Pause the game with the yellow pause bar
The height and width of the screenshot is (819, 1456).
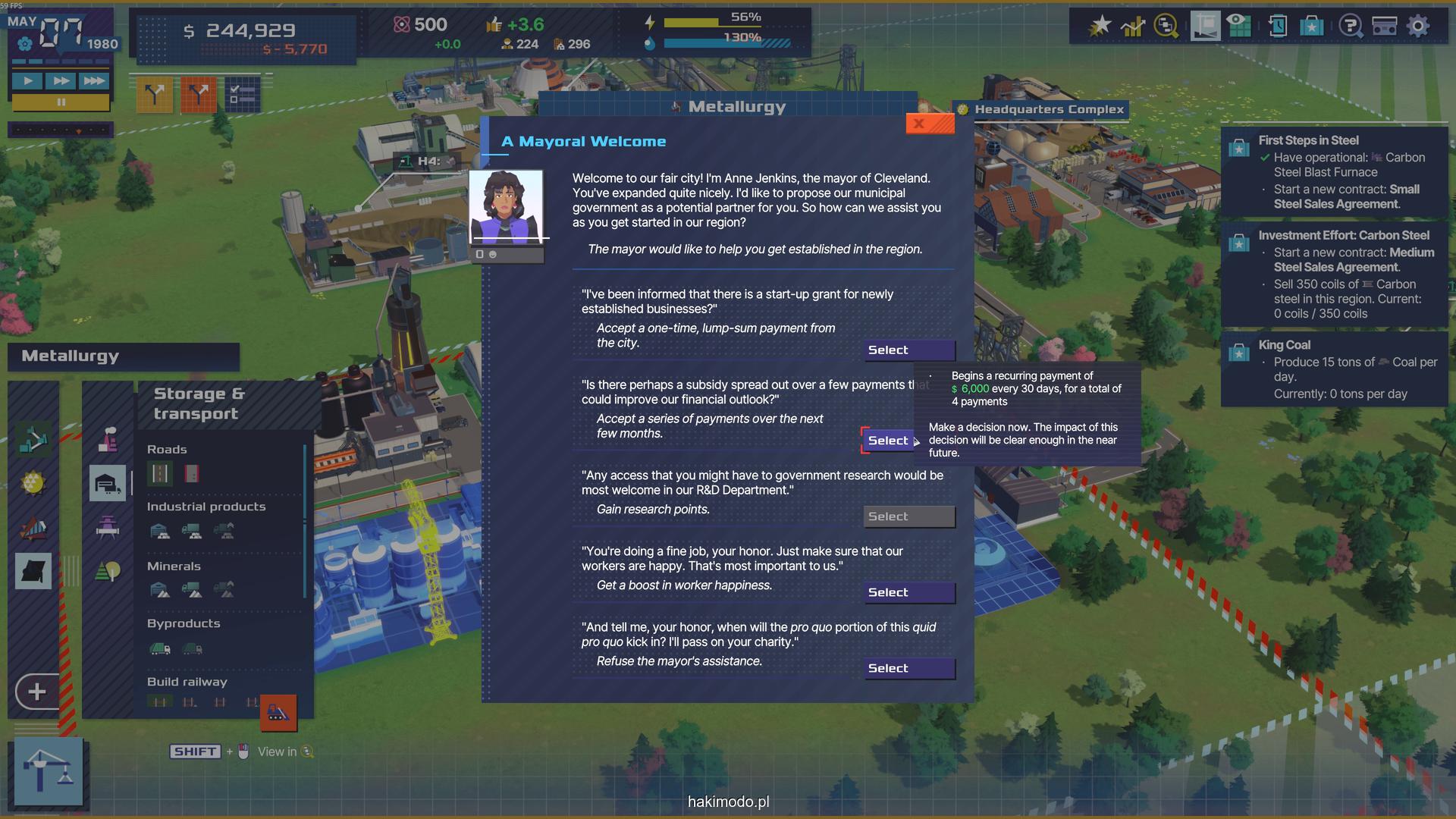pyautogui.click(x=61, y=102)
